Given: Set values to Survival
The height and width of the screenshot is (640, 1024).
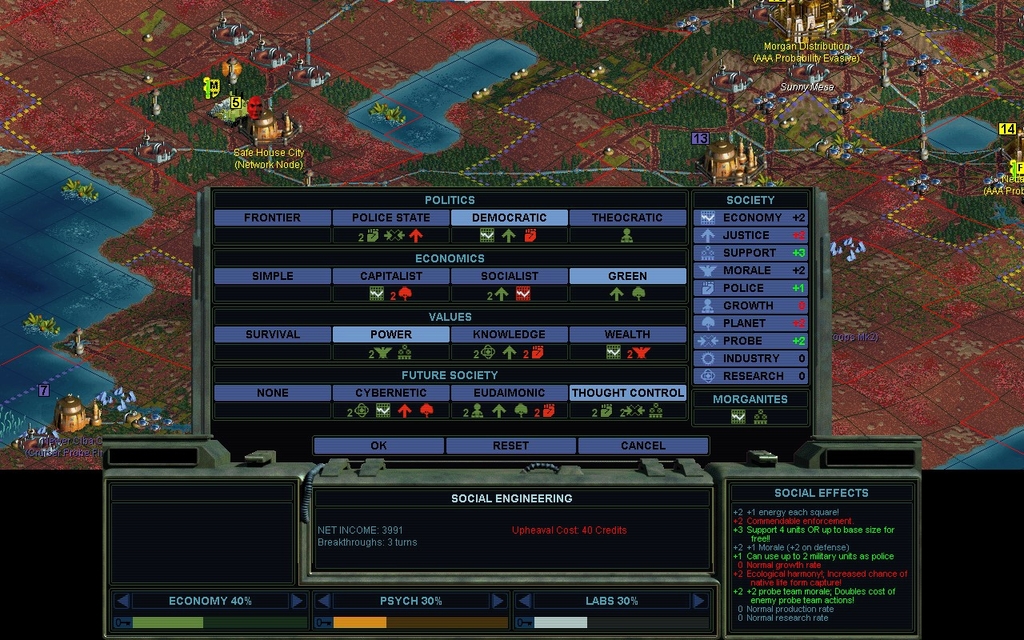Looking at the screenshot, I should (x=272, y=334).
